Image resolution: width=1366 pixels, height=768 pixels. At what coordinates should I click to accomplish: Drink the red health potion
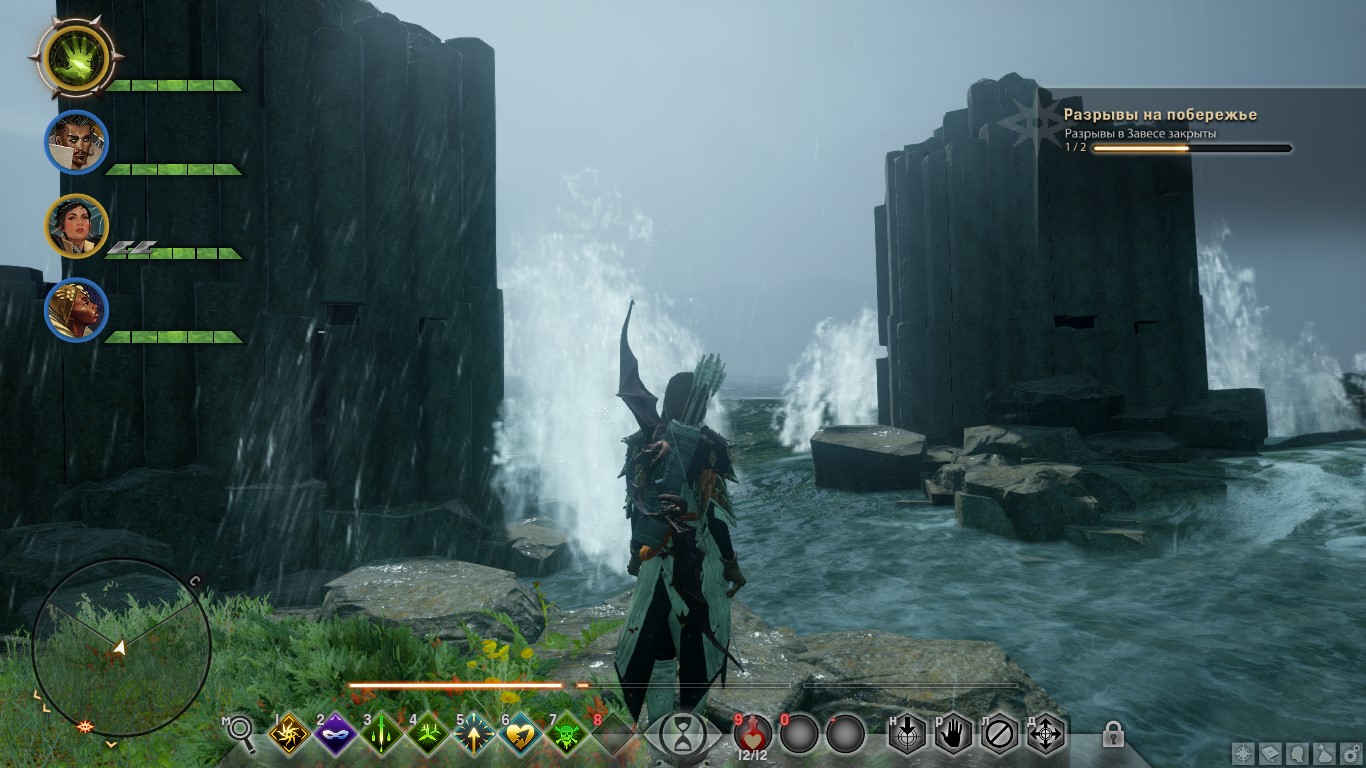click(x=753, y=733)
